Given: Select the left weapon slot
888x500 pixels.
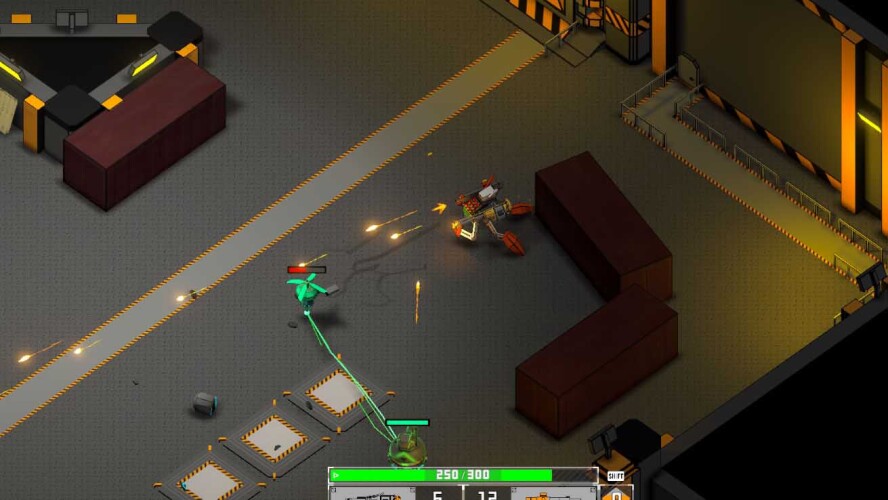Looking at the screenshot, I should (371, 494).
